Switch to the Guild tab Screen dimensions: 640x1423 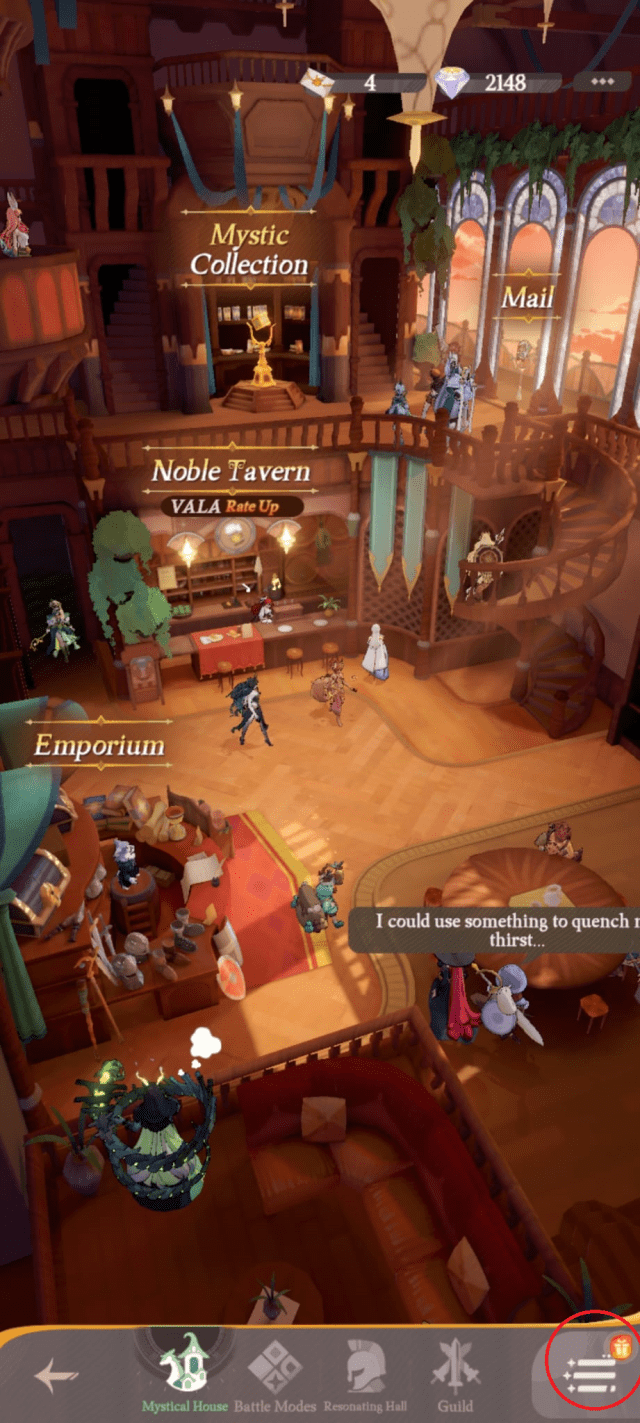tap(455, 1373)
